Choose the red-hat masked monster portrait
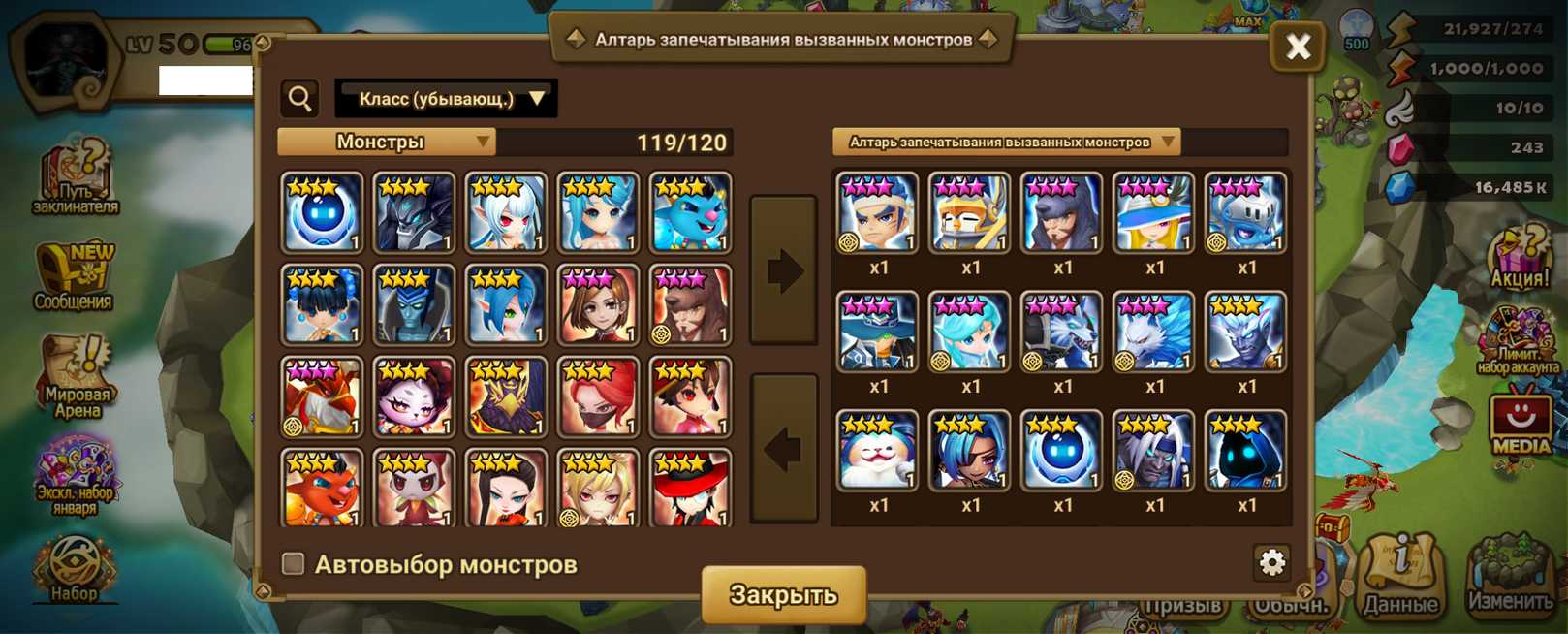 [690, 488]
